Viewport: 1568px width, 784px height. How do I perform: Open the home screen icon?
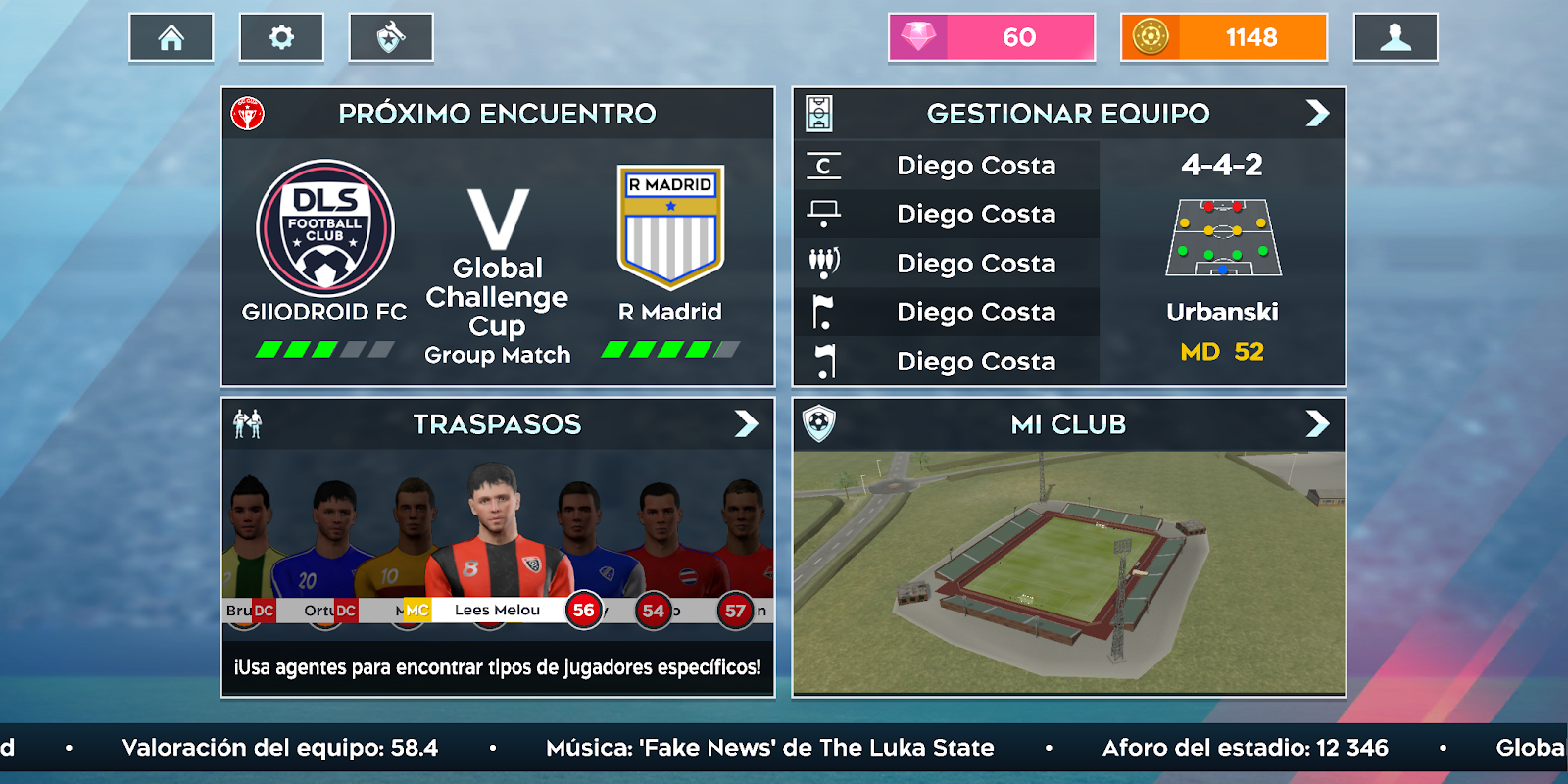pos(171,37)
